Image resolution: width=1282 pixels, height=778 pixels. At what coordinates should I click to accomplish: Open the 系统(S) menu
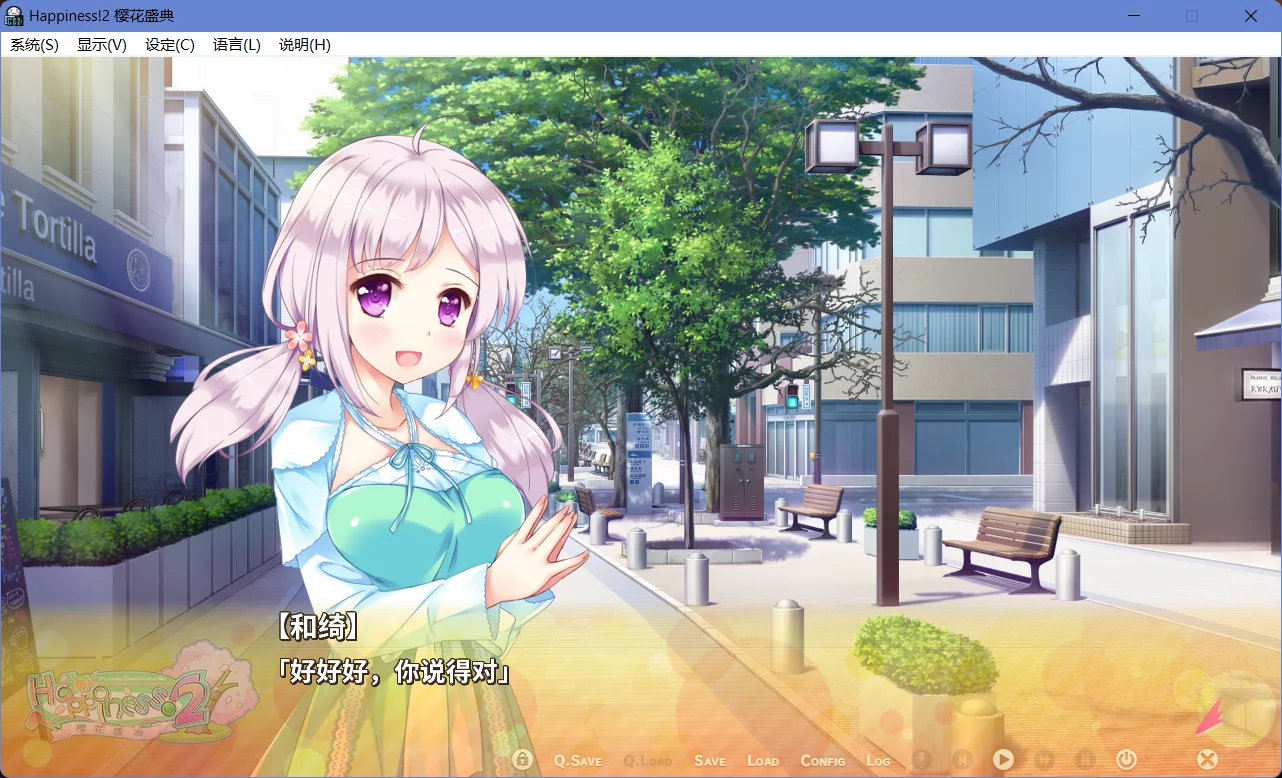(x=34, y=44)
